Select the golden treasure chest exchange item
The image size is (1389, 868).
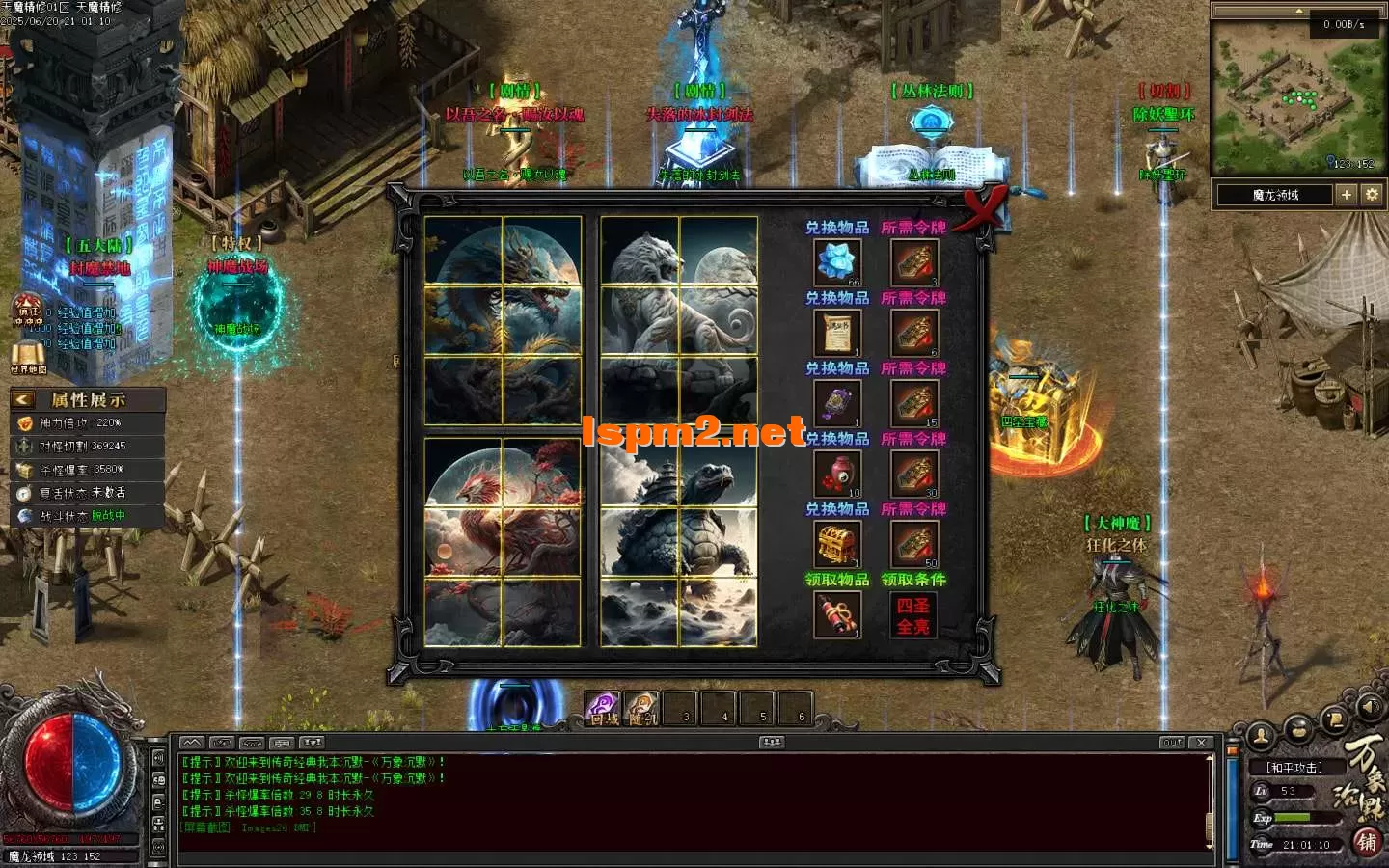836,544
